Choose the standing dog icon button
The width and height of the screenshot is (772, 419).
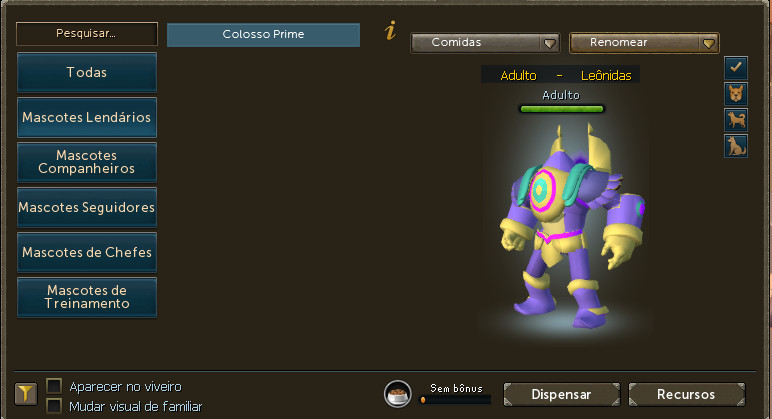tap(736, 120)
